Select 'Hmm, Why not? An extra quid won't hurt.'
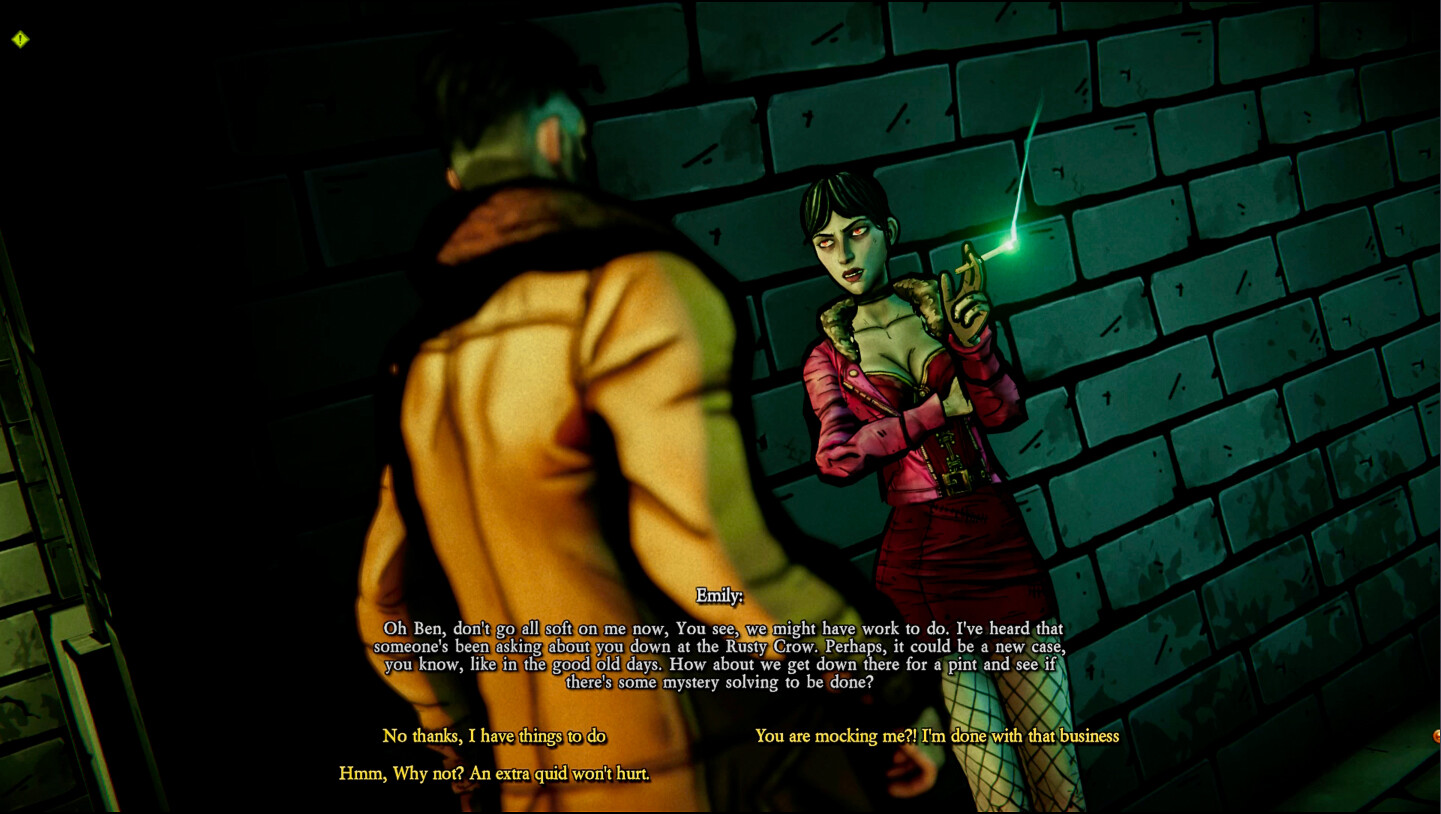The image size is (1441, 814). 493,773
